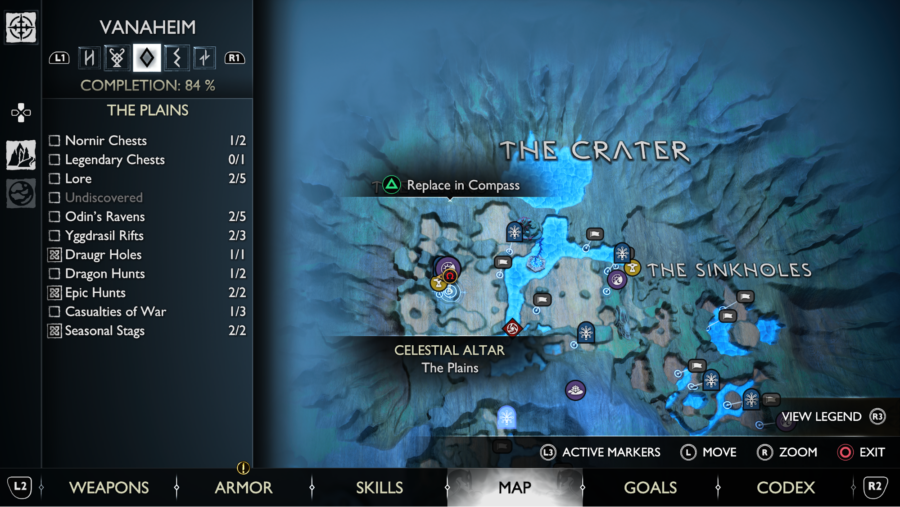Toggle the Legendary Chests filter
900x507 pixels.
pos(55,160)
